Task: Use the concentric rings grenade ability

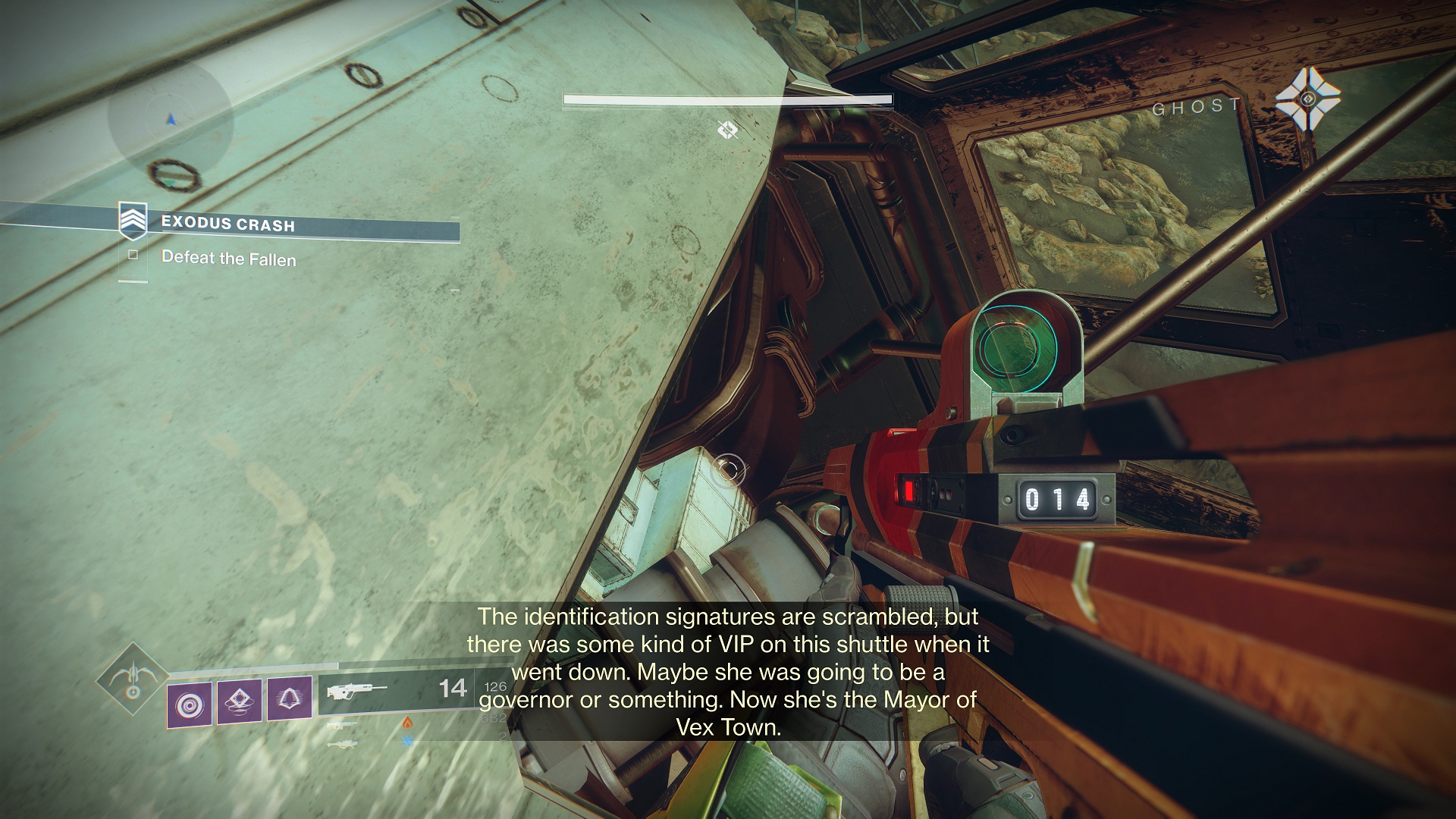Action: click(x=189, y=703)
